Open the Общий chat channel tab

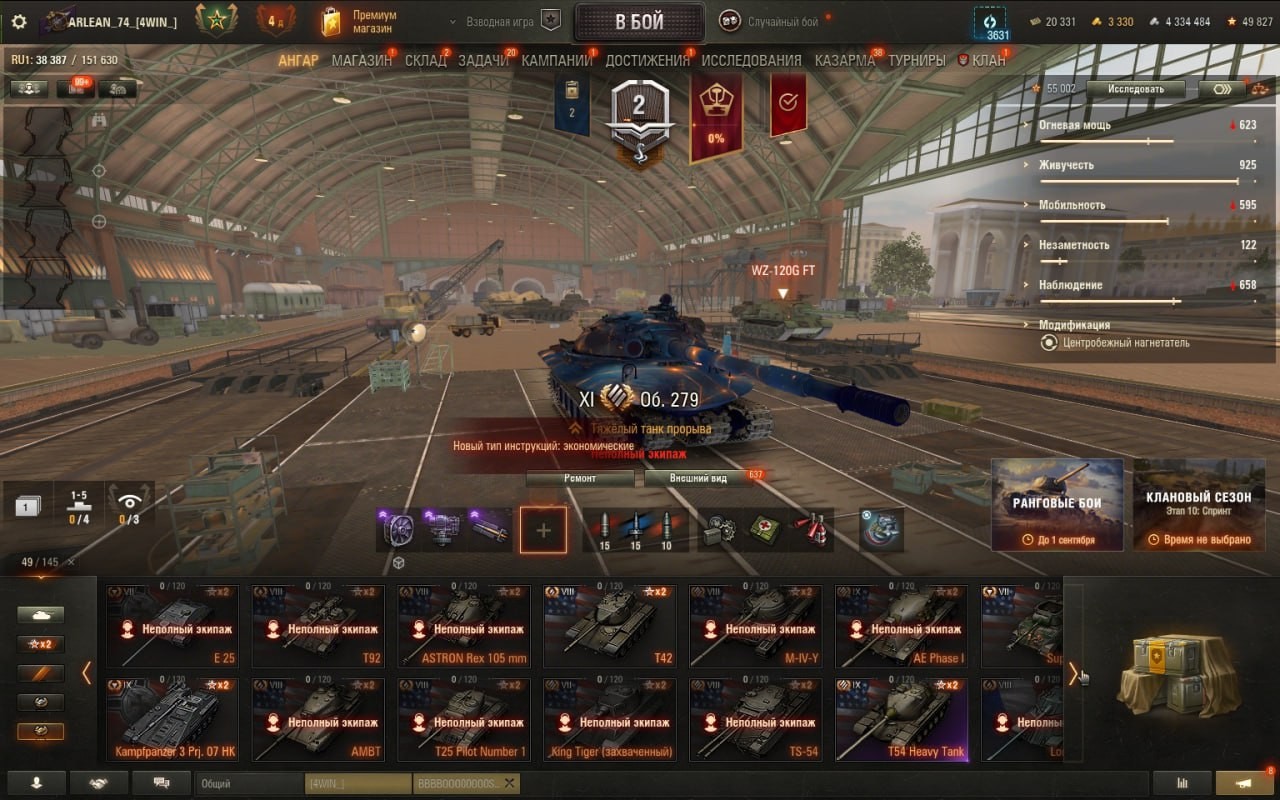tap(248, 784)
